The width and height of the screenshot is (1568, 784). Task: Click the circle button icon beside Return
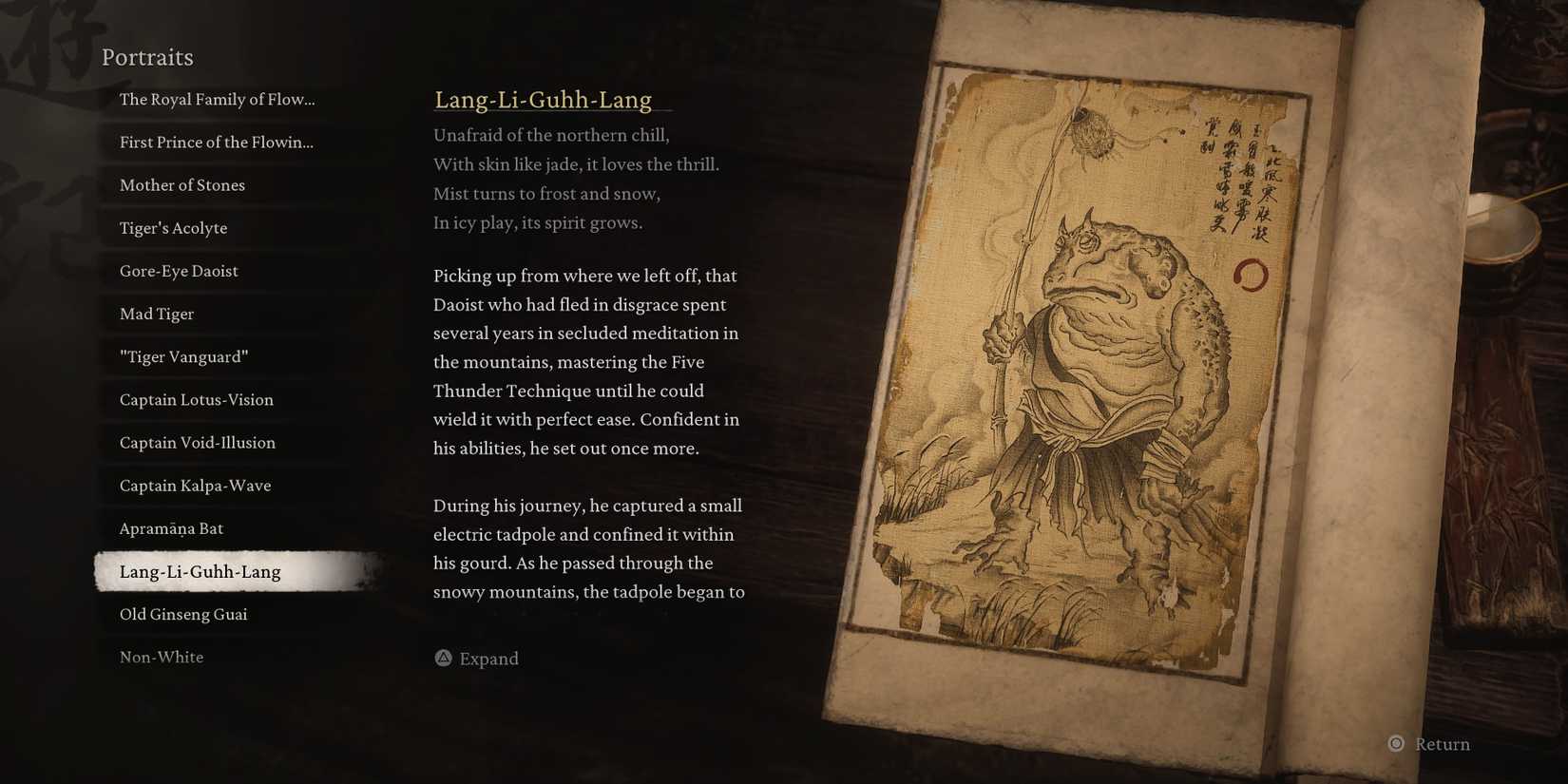point(1396,744)
